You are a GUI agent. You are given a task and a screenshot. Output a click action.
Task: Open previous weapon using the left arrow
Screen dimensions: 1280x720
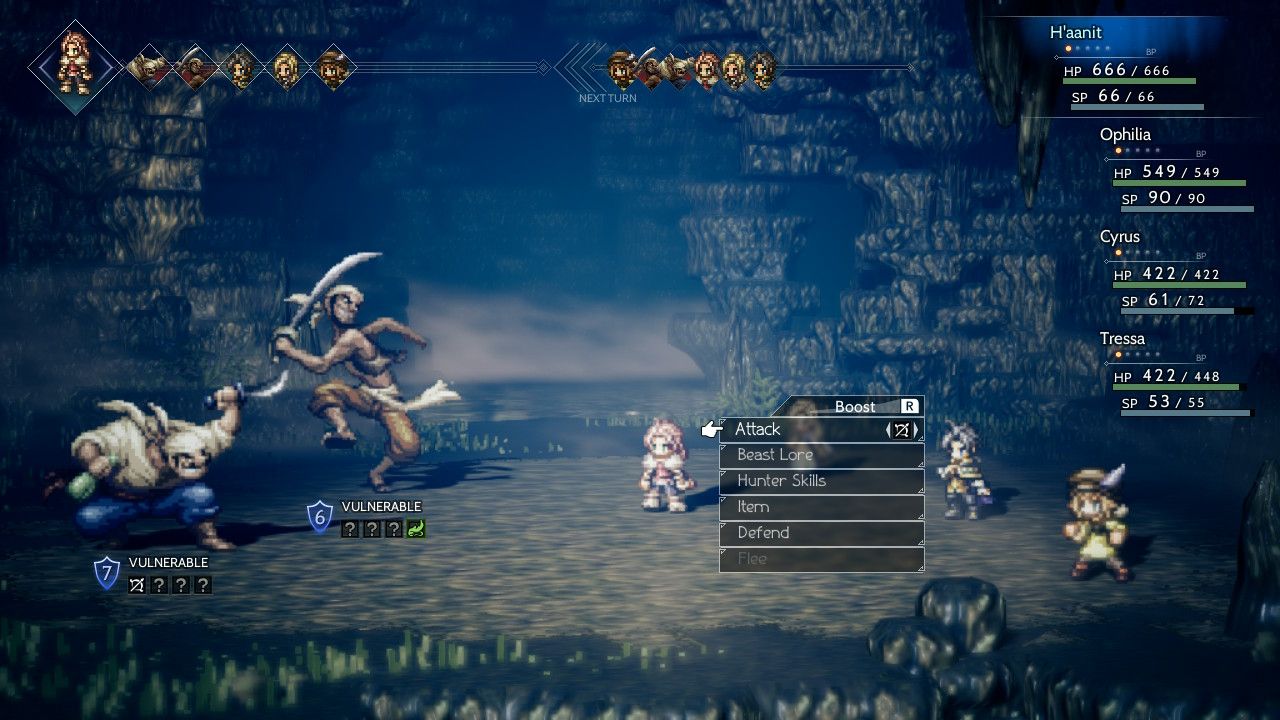coord(888,429)
